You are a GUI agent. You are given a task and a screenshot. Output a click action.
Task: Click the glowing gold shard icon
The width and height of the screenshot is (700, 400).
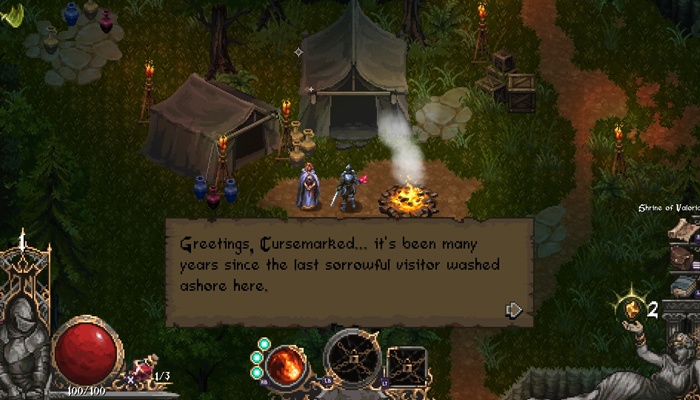632,308
